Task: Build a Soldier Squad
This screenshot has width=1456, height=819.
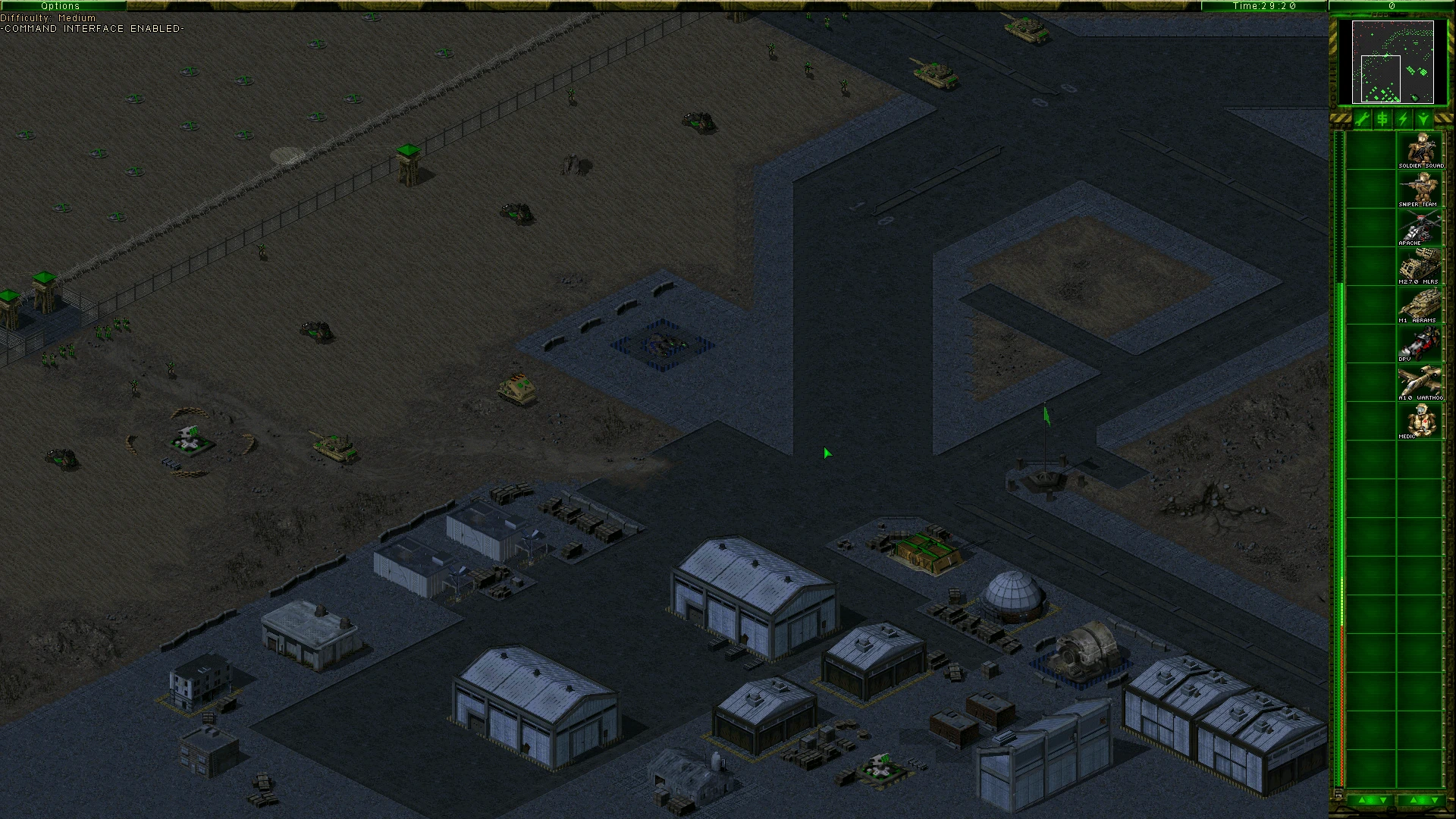Action: [x=1420, y=150]
